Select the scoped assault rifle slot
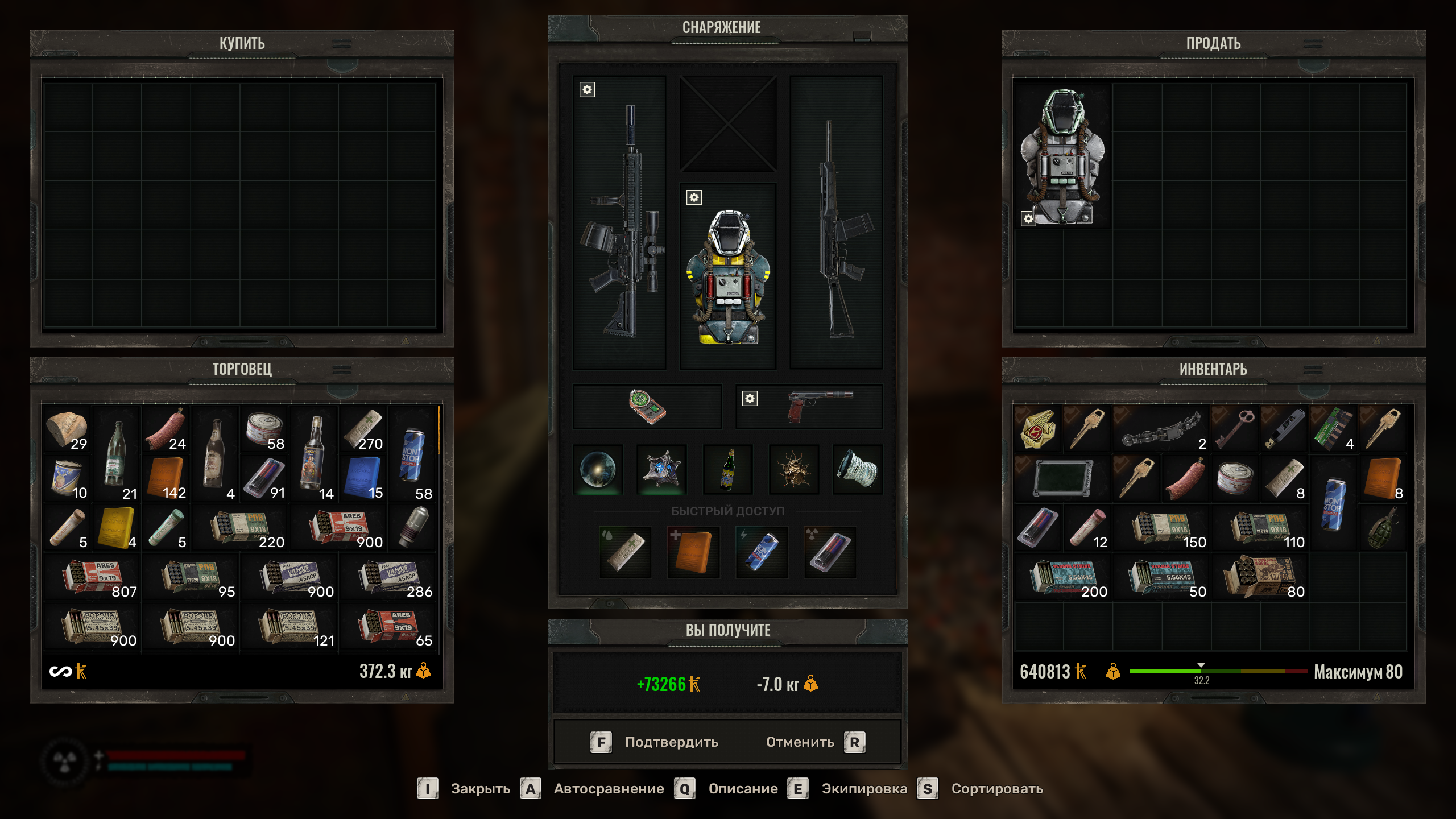The image size is (1456, 819). pos(620,223)
